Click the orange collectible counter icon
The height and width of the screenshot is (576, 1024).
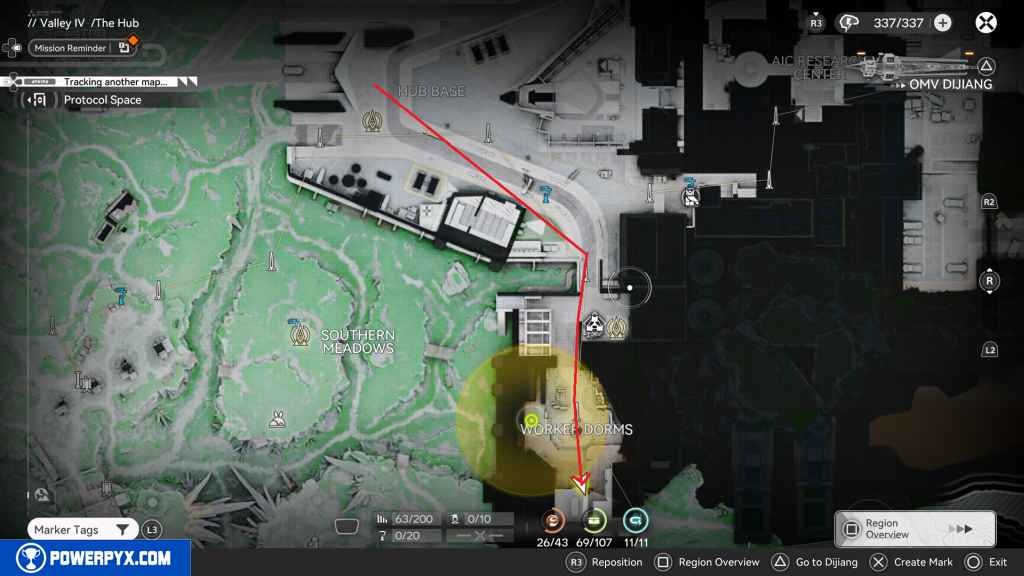553,521
